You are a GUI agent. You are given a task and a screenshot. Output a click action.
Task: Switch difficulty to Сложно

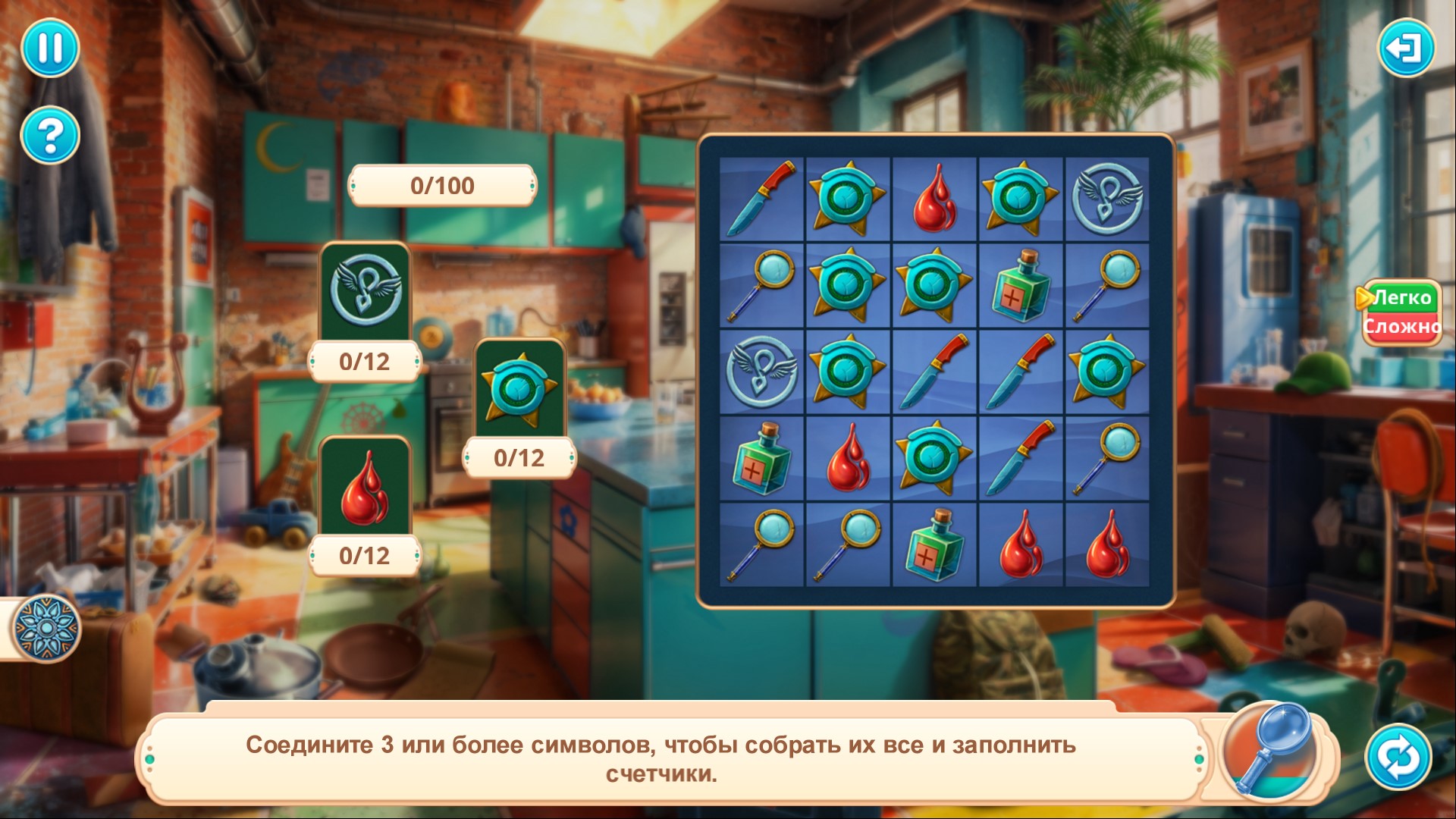click(1401, 327)
